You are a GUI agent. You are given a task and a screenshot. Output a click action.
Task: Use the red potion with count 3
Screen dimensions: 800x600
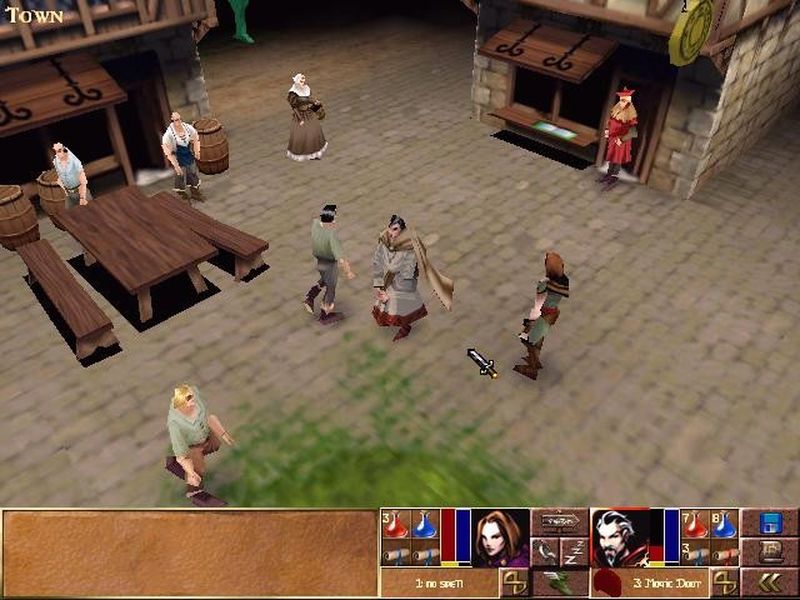click(396, 525)
